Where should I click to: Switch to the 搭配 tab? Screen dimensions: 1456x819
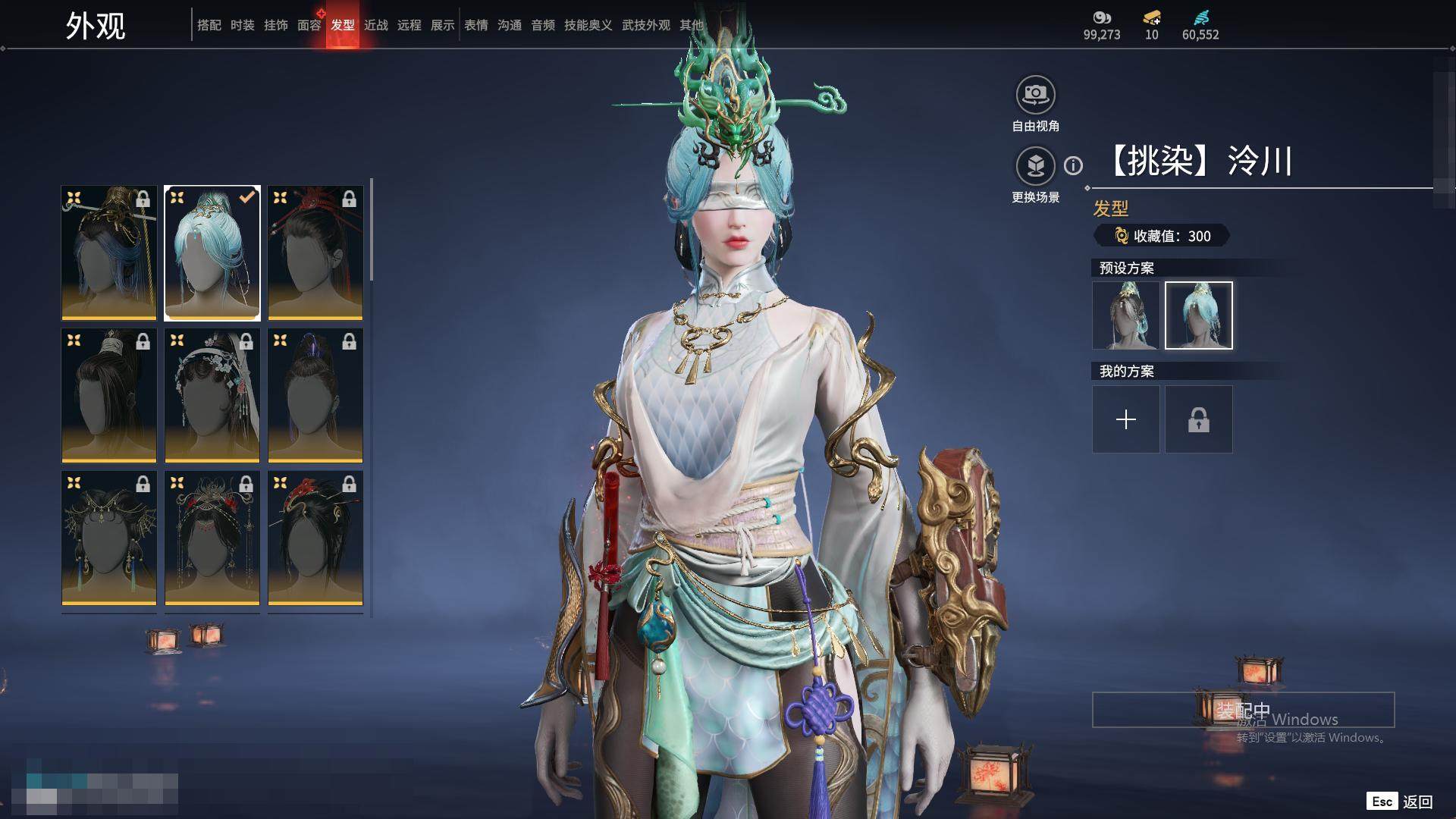[209, 25]
